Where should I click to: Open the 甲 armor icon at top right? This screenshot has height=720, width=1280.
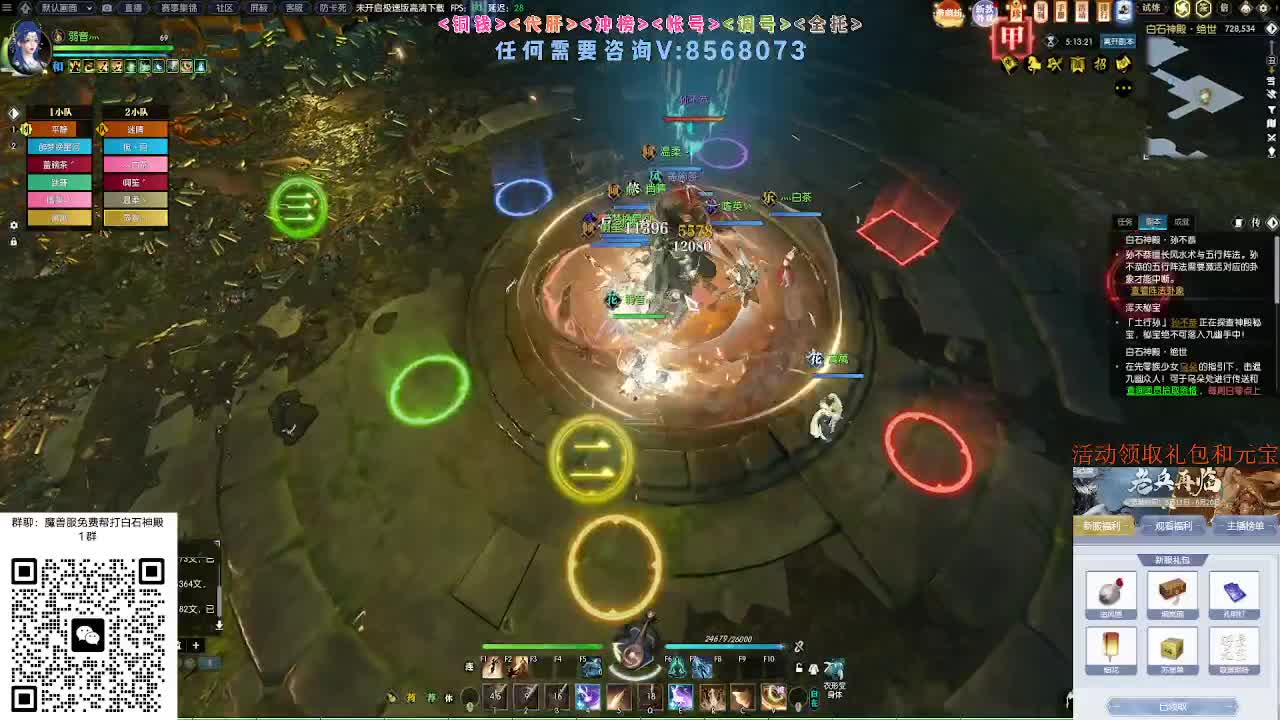1012,39
